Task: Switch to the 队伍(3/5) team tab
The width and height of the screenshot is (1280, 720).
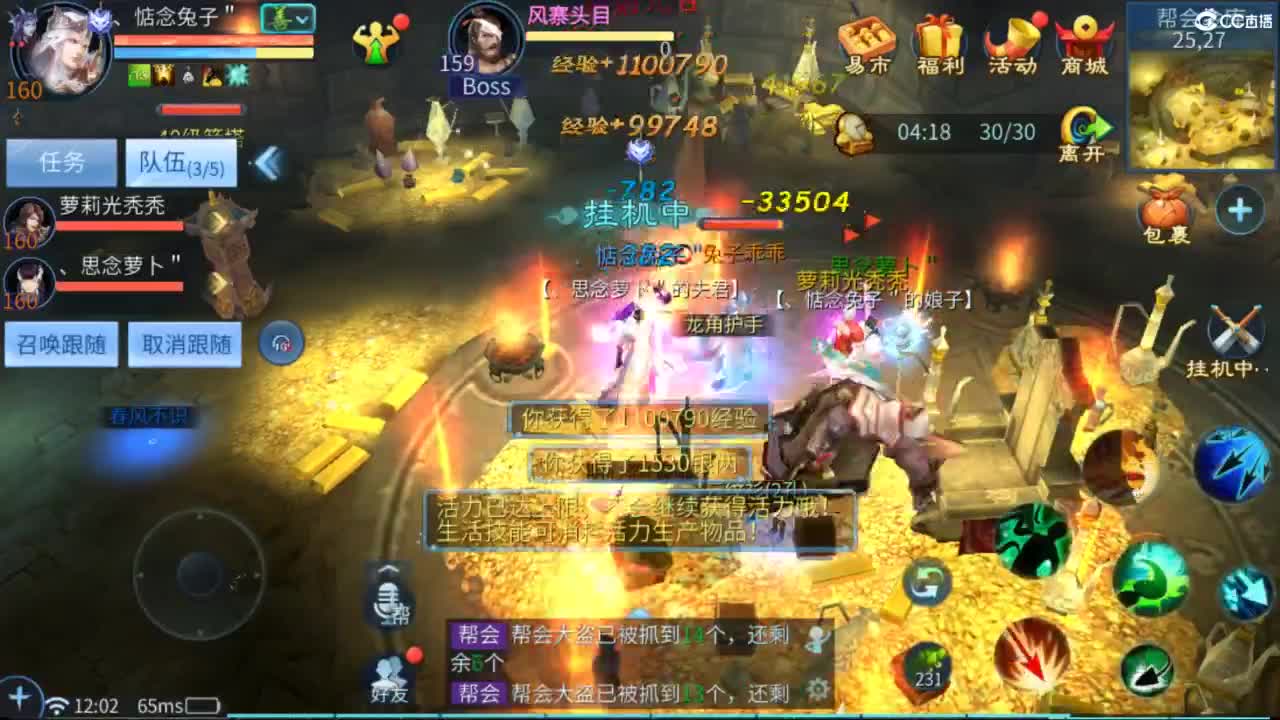Action: point(180,162)
